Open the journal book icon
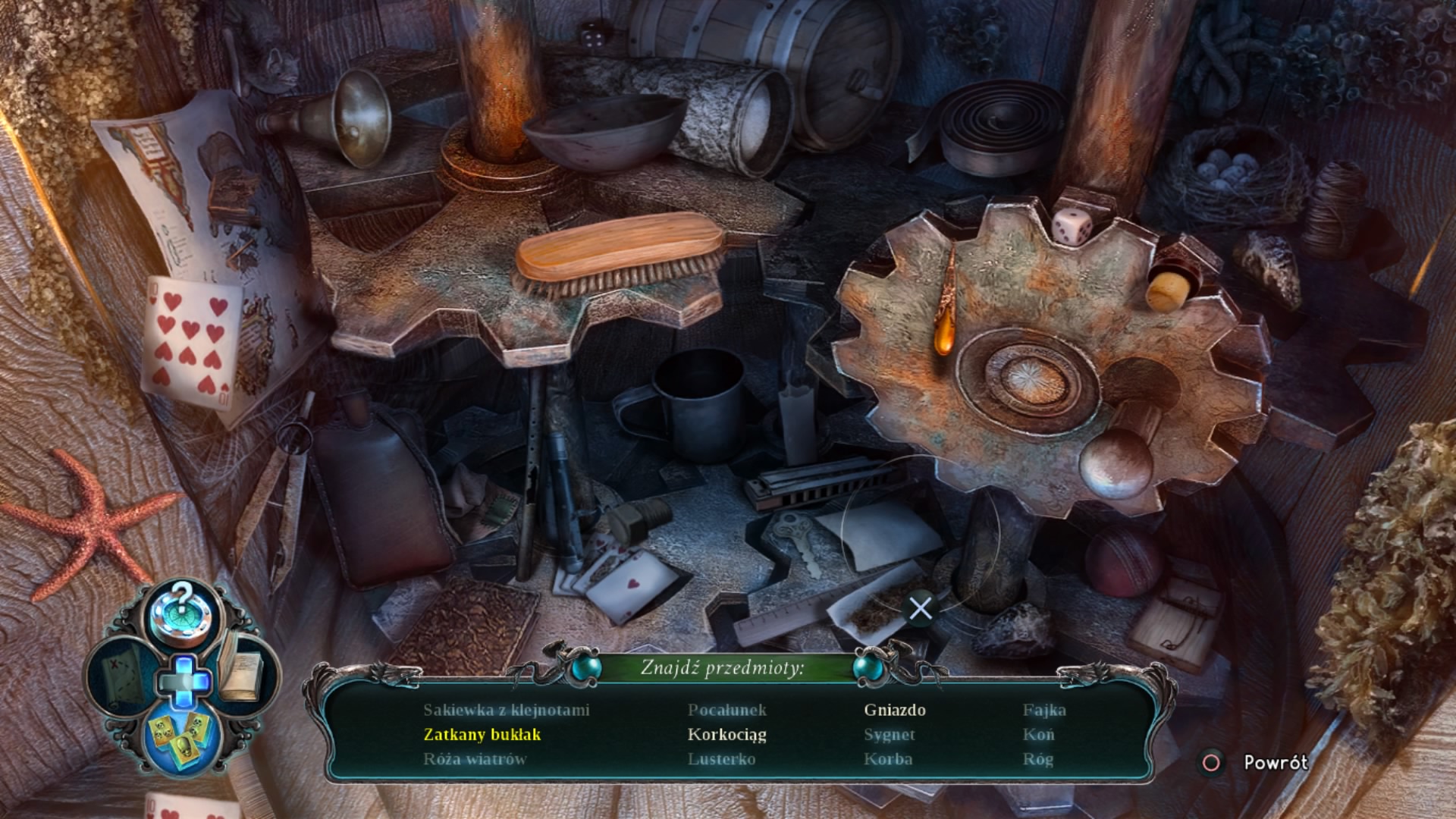This screenshot has height=819, width=1456. (x=241, y=672)
